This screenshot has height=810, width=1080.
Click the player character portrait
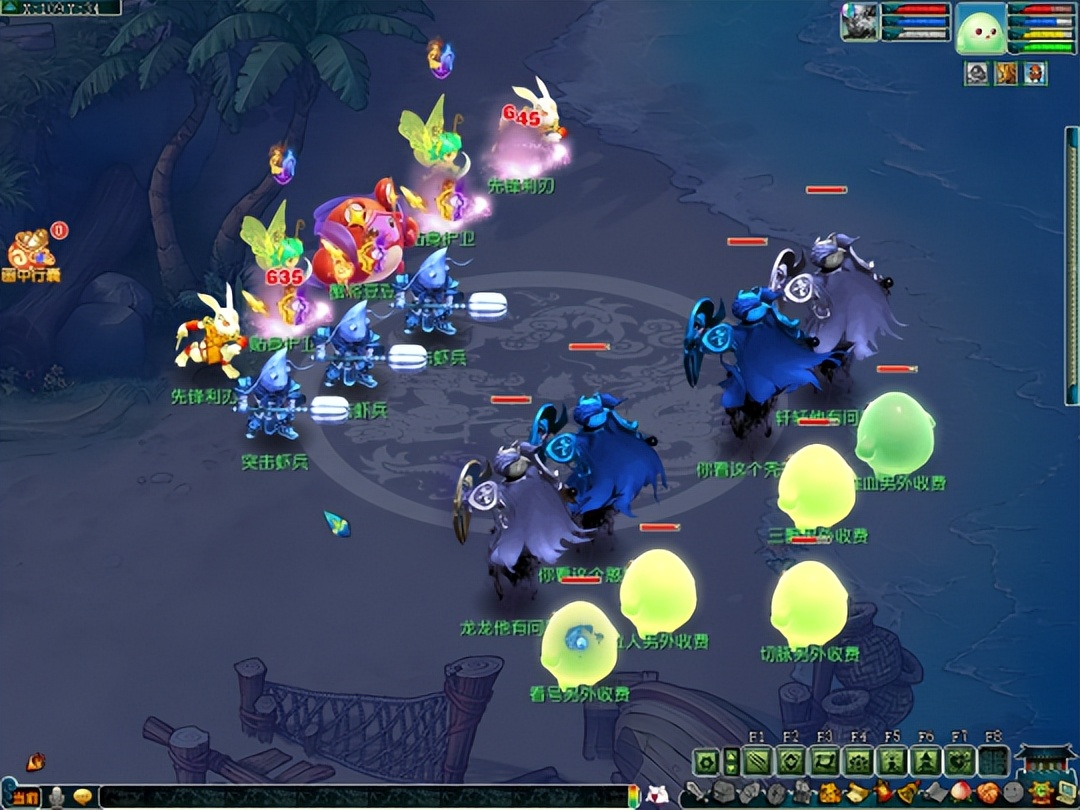click(858, 22)
